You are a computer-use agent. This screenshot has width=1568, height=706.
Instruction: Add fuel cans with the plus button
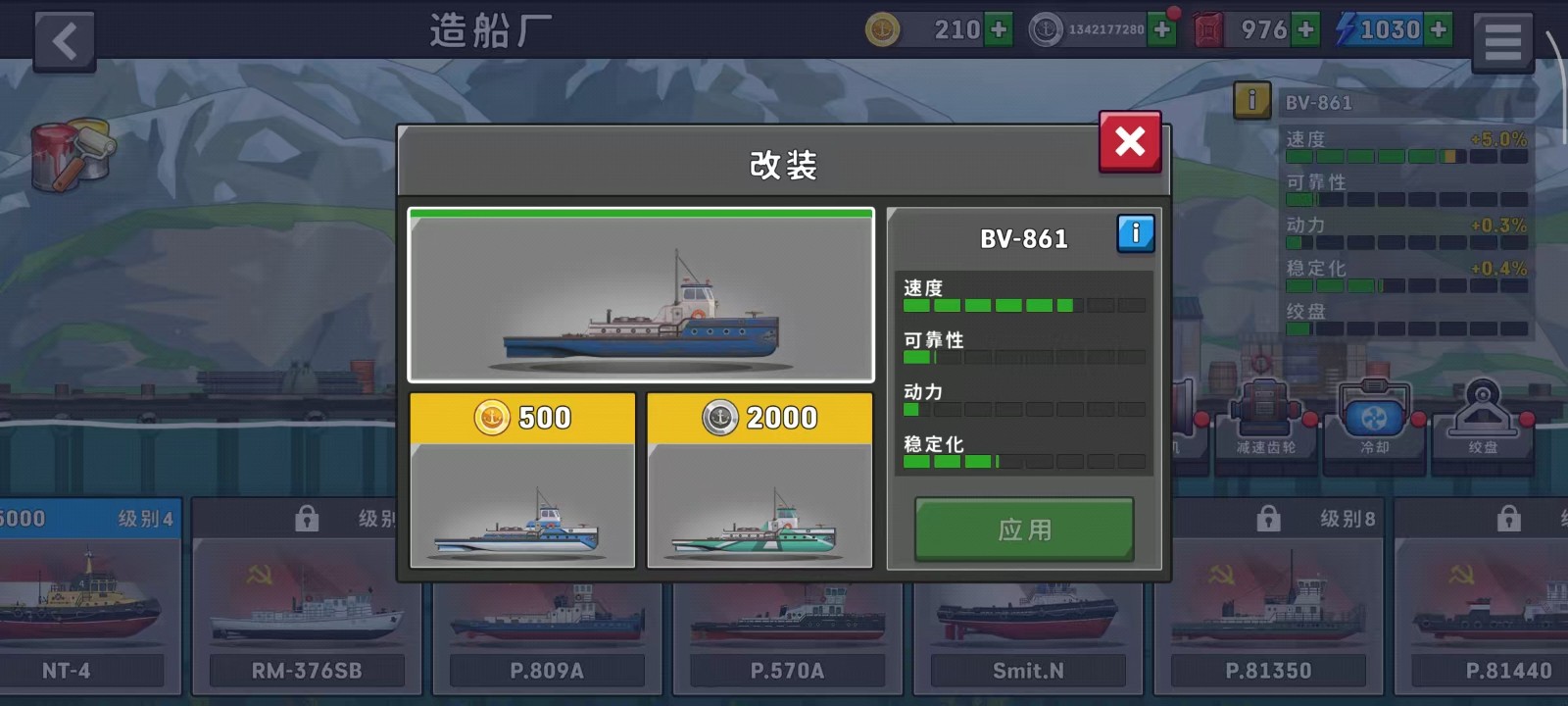1305,30
